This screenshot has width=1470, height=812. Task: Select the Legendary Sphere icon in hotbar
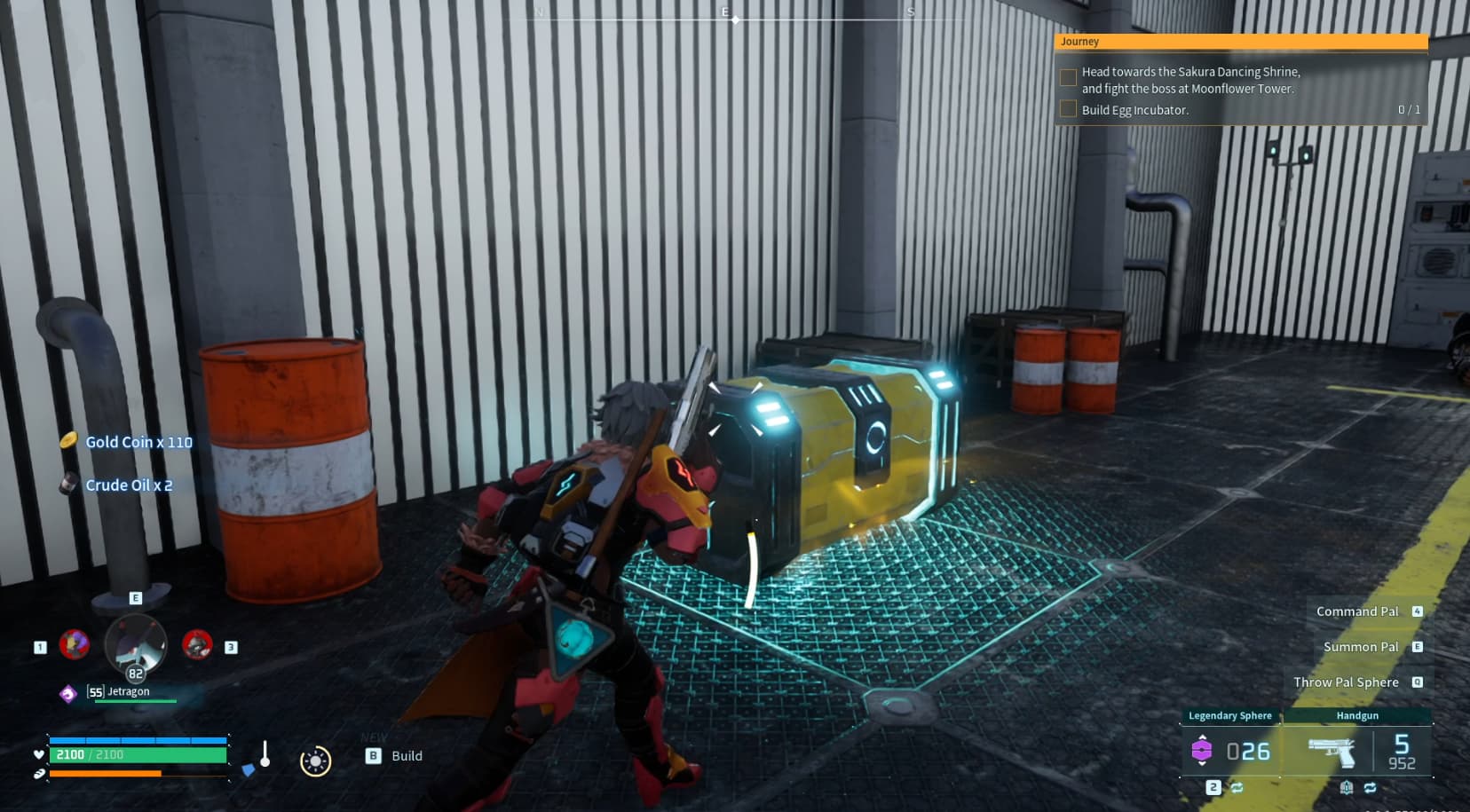(1202, 748)
